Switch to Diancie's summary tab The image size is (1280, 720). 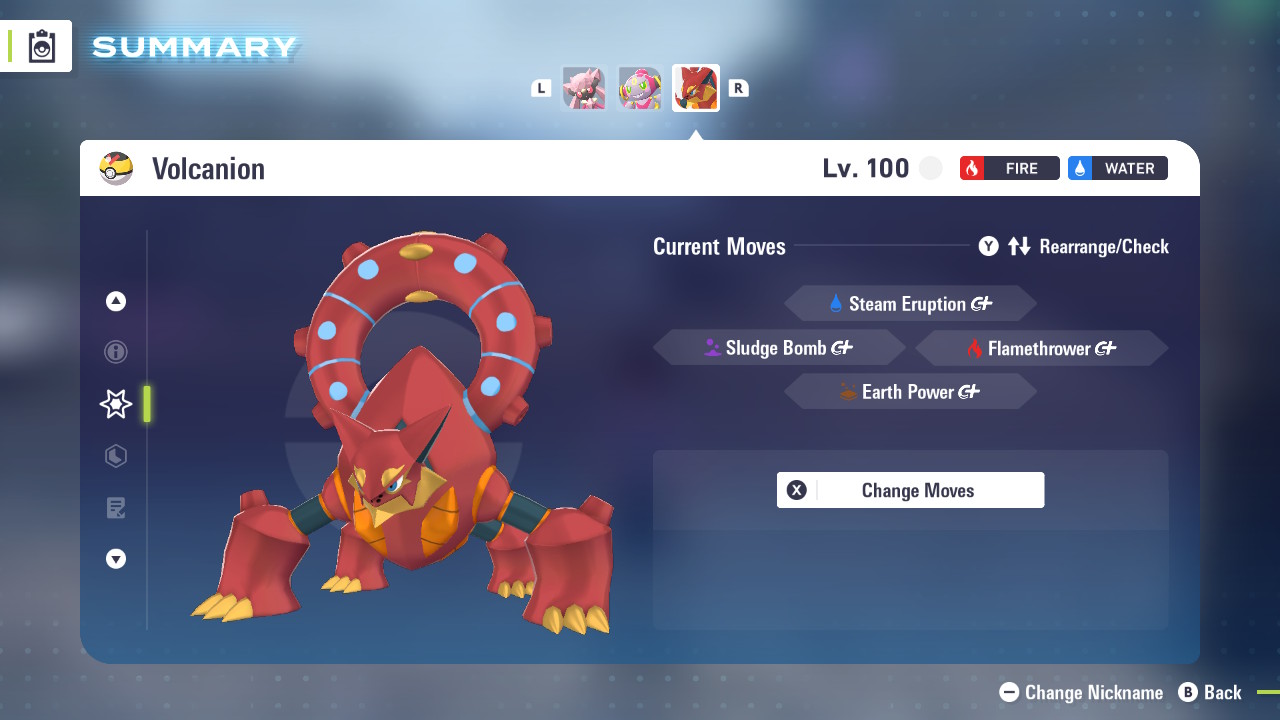point(584,88)
